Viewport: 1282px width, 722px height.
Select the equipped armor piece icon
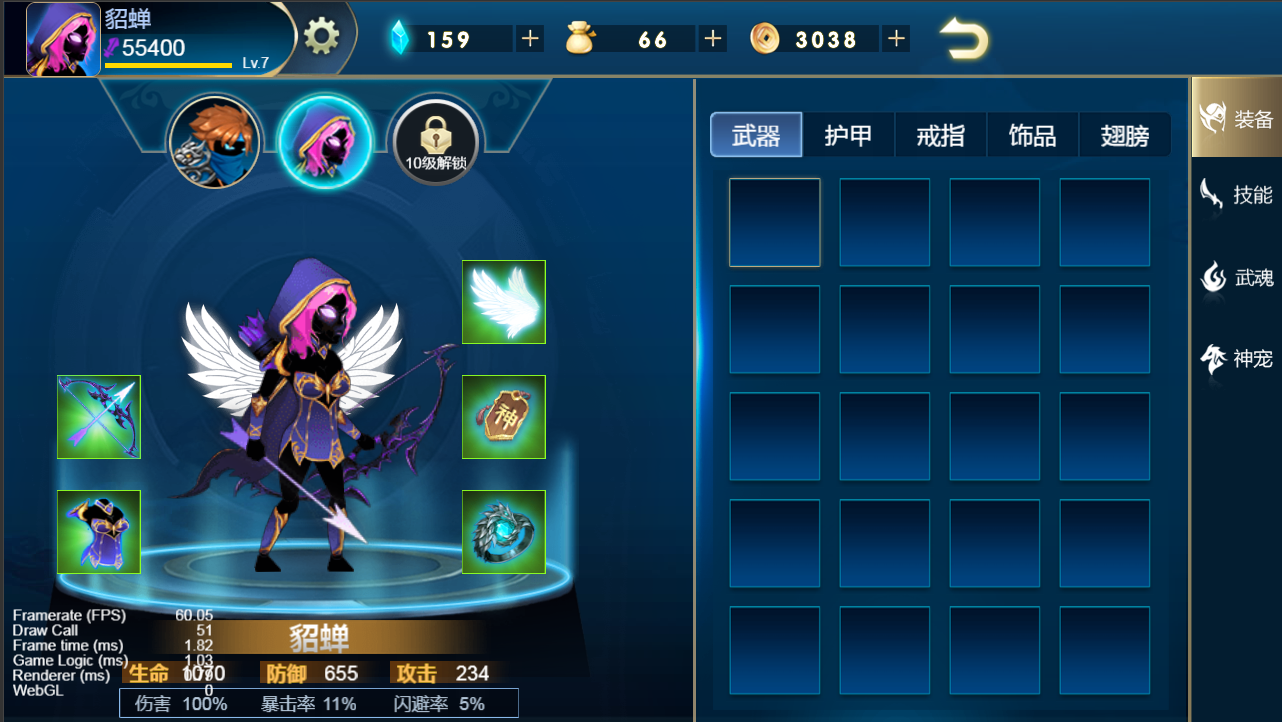click(x=98, y=532)
